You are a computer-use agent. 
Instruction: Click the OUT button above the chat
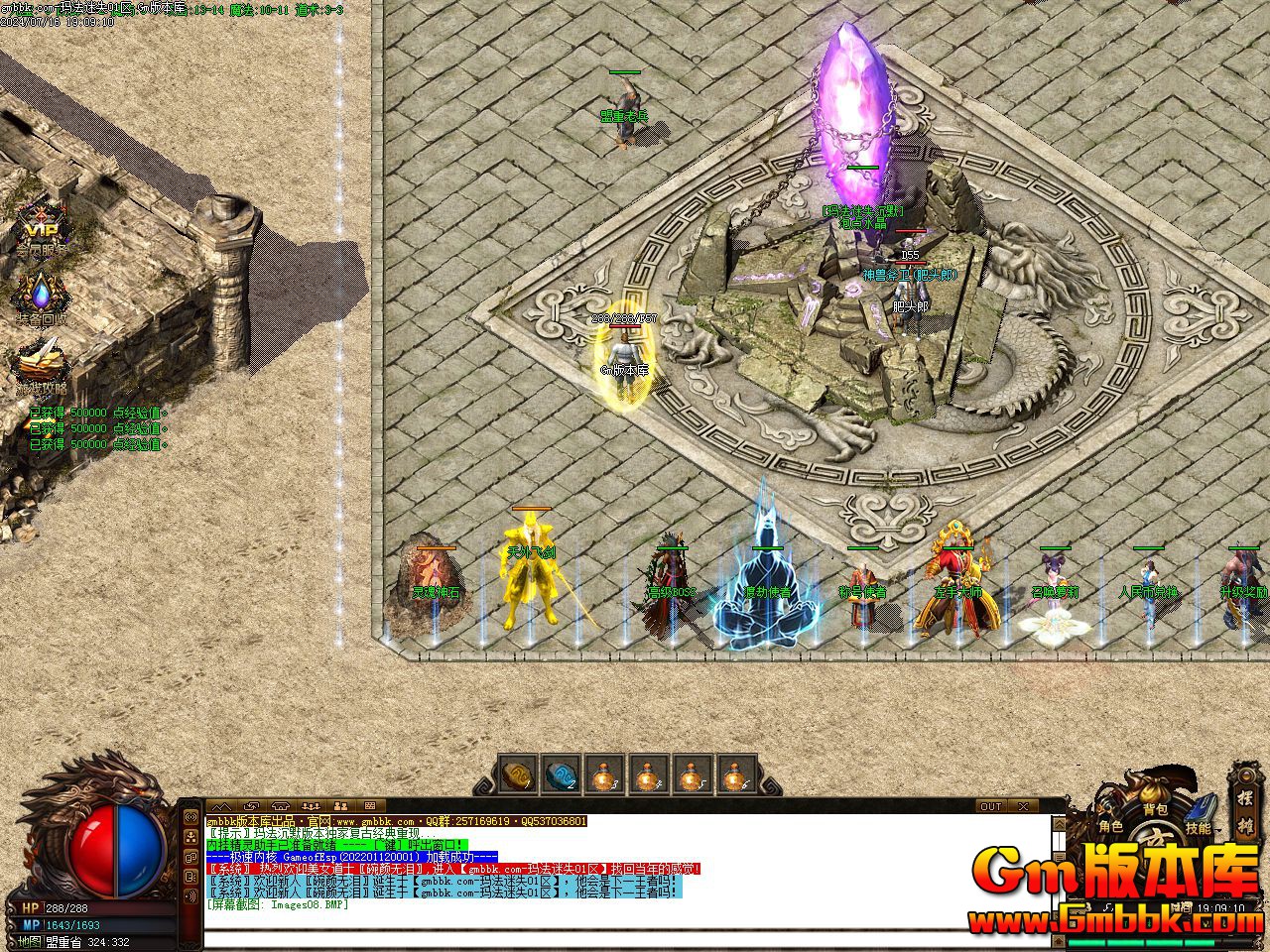tap(991, 806)
